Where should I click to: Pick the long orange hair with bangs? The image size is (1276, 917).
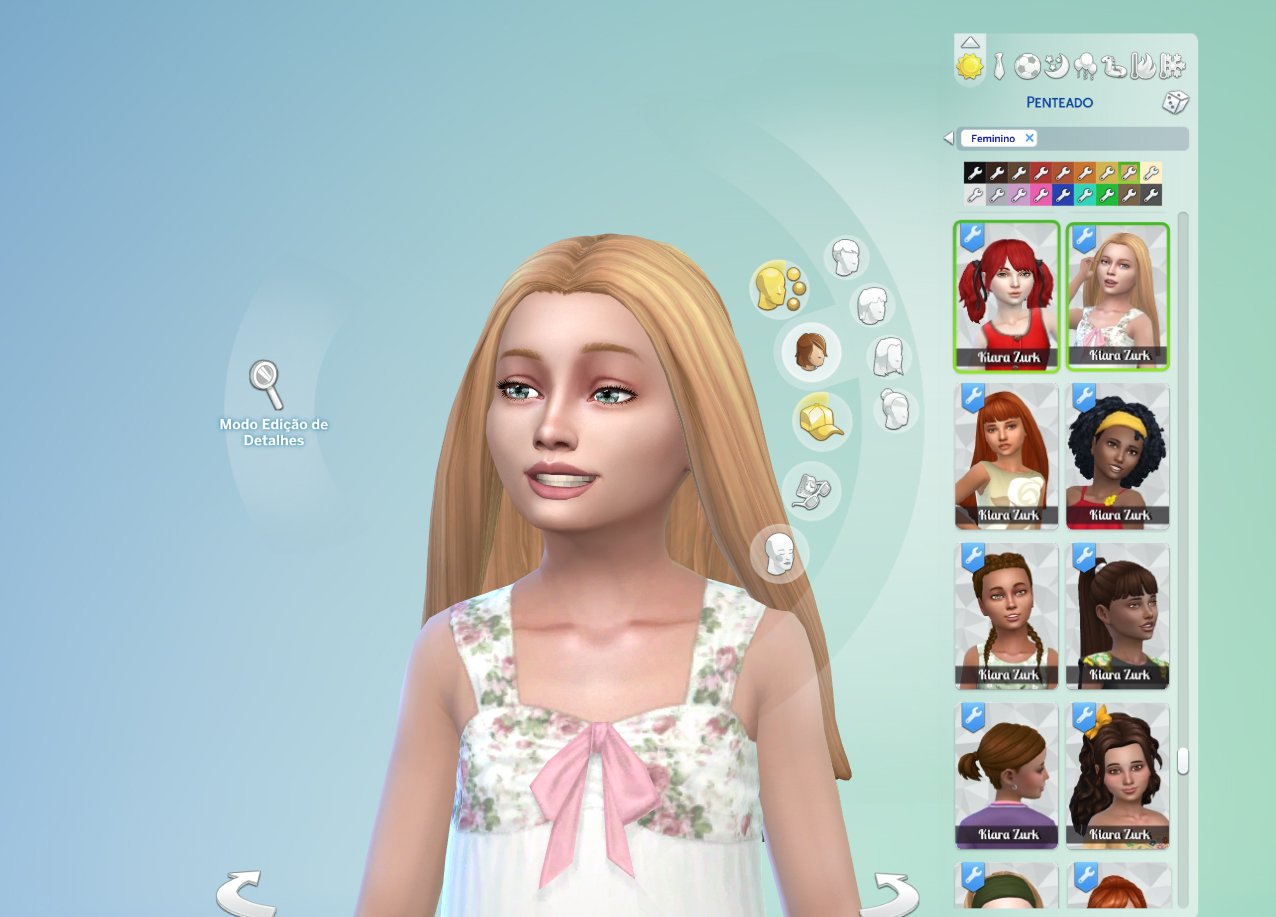(x=1006, y=456)
